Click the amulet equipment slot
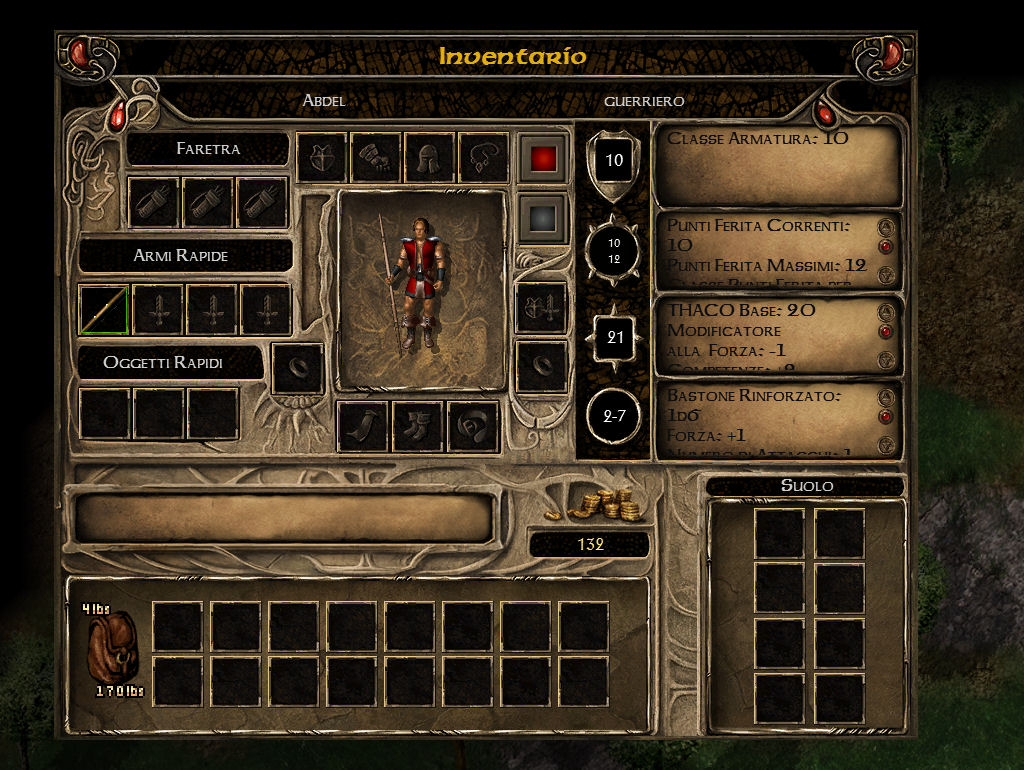Screen dimensions: 1024x770 tap(484, 158)
